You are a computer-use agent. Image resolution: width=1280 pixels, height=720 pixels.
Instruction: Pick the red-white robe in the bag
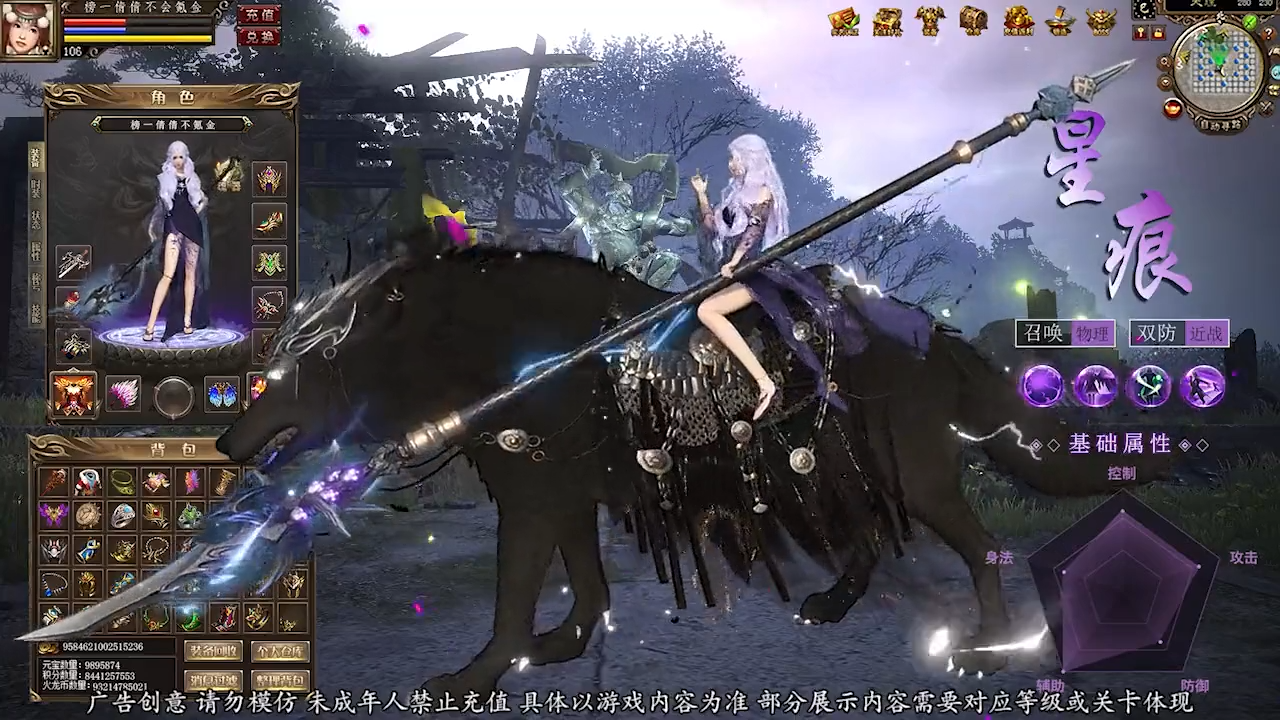point(88,482)
